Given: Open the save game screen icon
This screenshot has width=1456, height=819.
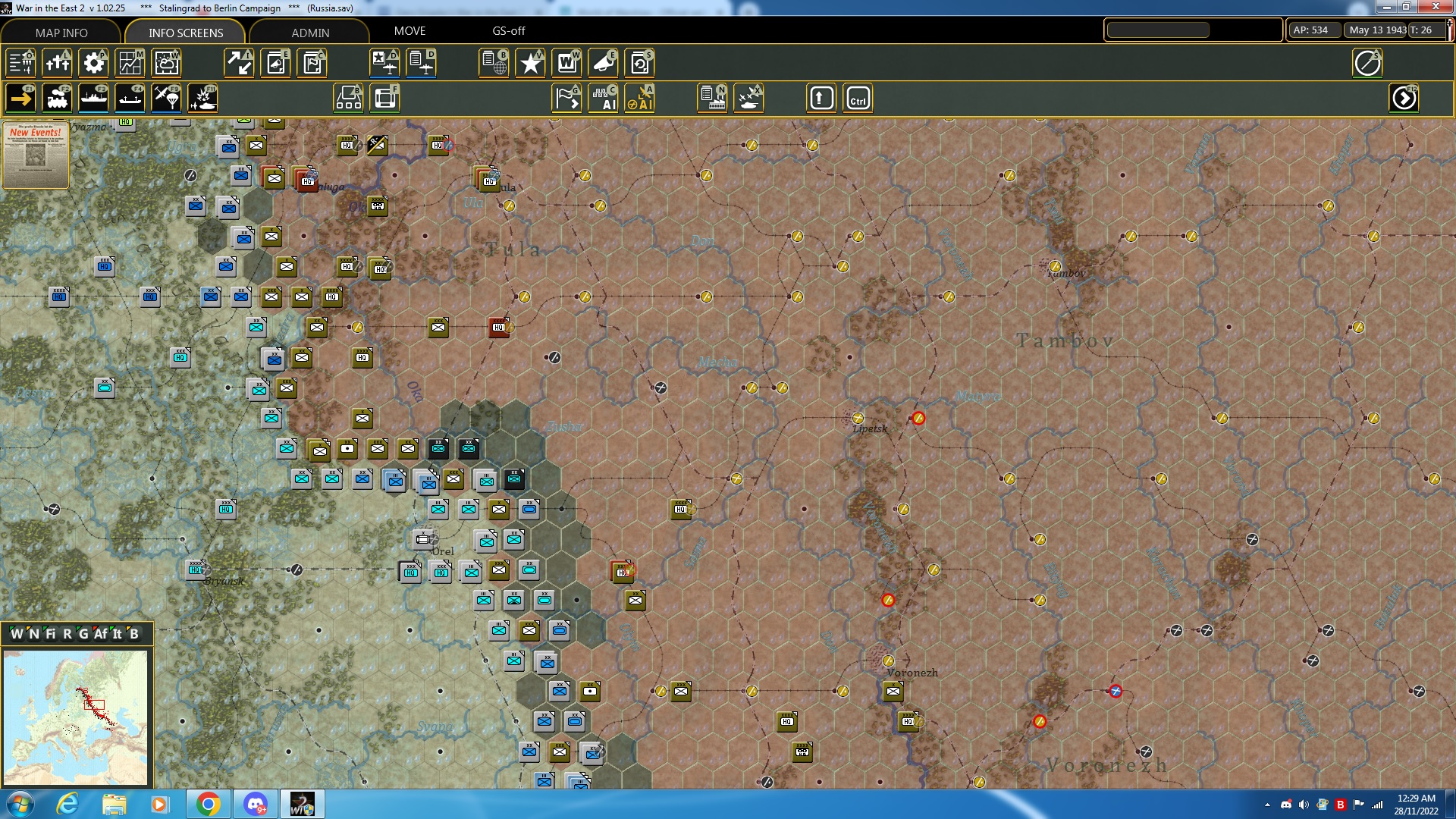Looking at the screenshot, I should [639, 63].
